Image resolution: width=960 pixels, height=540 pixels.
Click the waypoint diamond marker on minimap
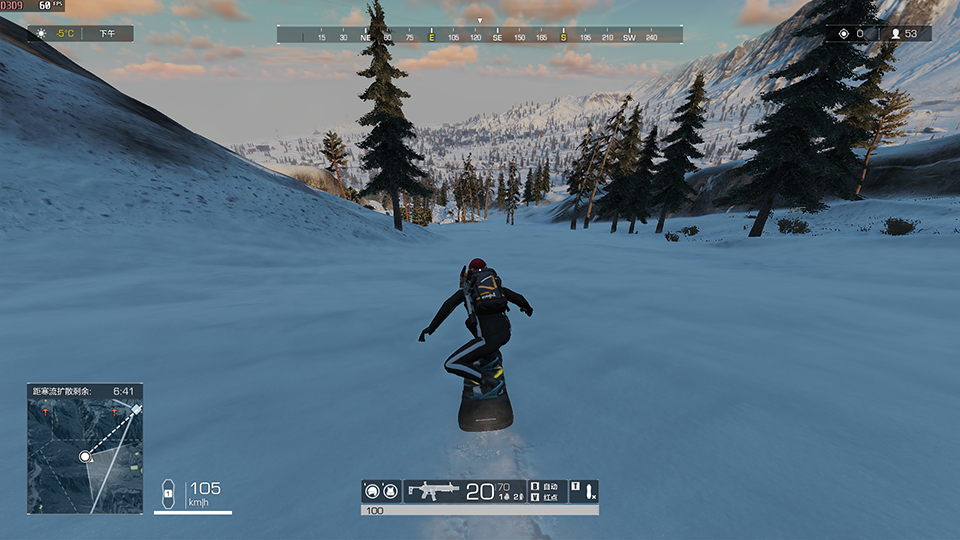136,409
